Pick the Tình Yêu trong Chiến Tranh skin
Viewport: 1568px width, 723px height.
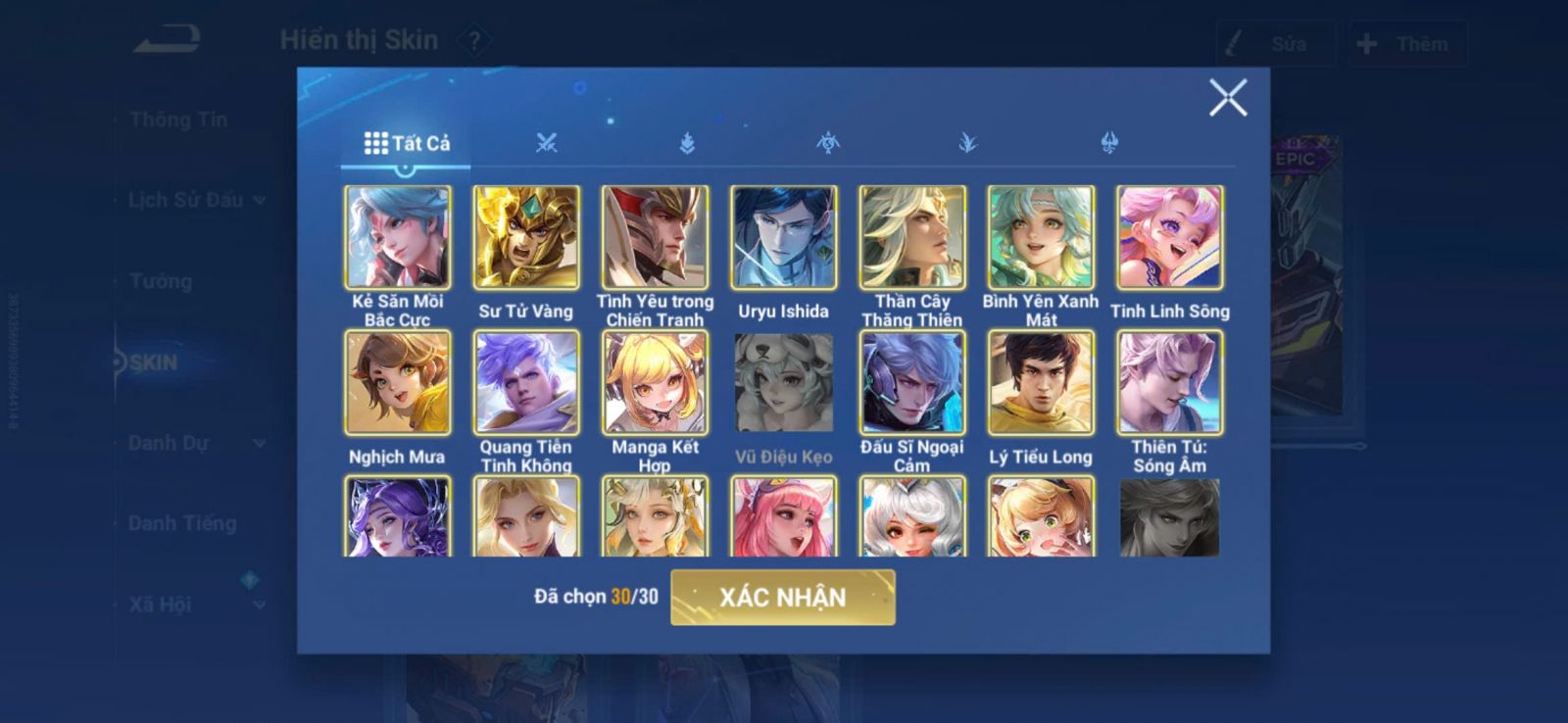click(x=655, y=238)
